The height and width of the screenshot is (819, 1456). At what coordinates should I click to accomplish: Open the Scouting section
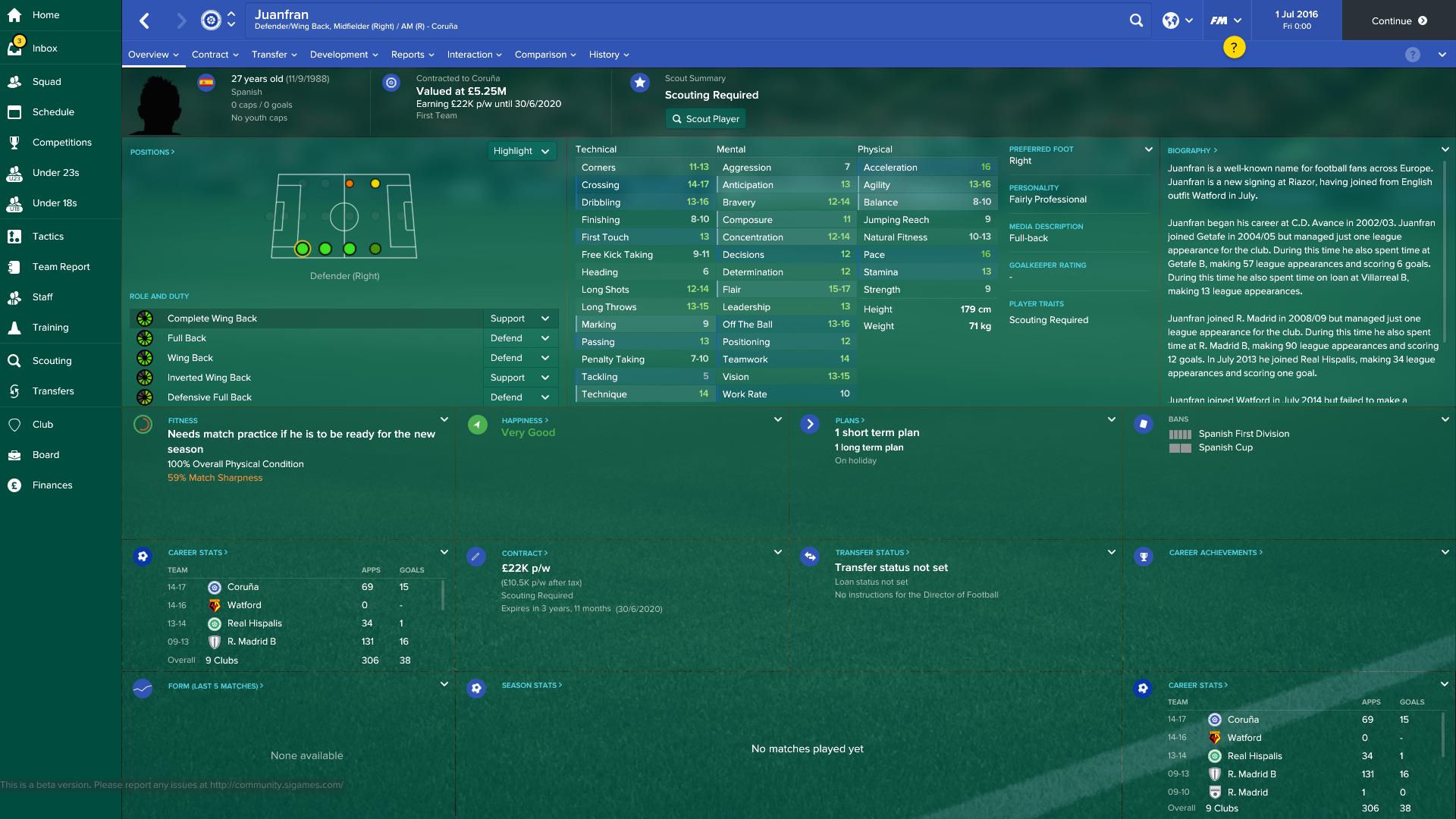coord(53,360)
